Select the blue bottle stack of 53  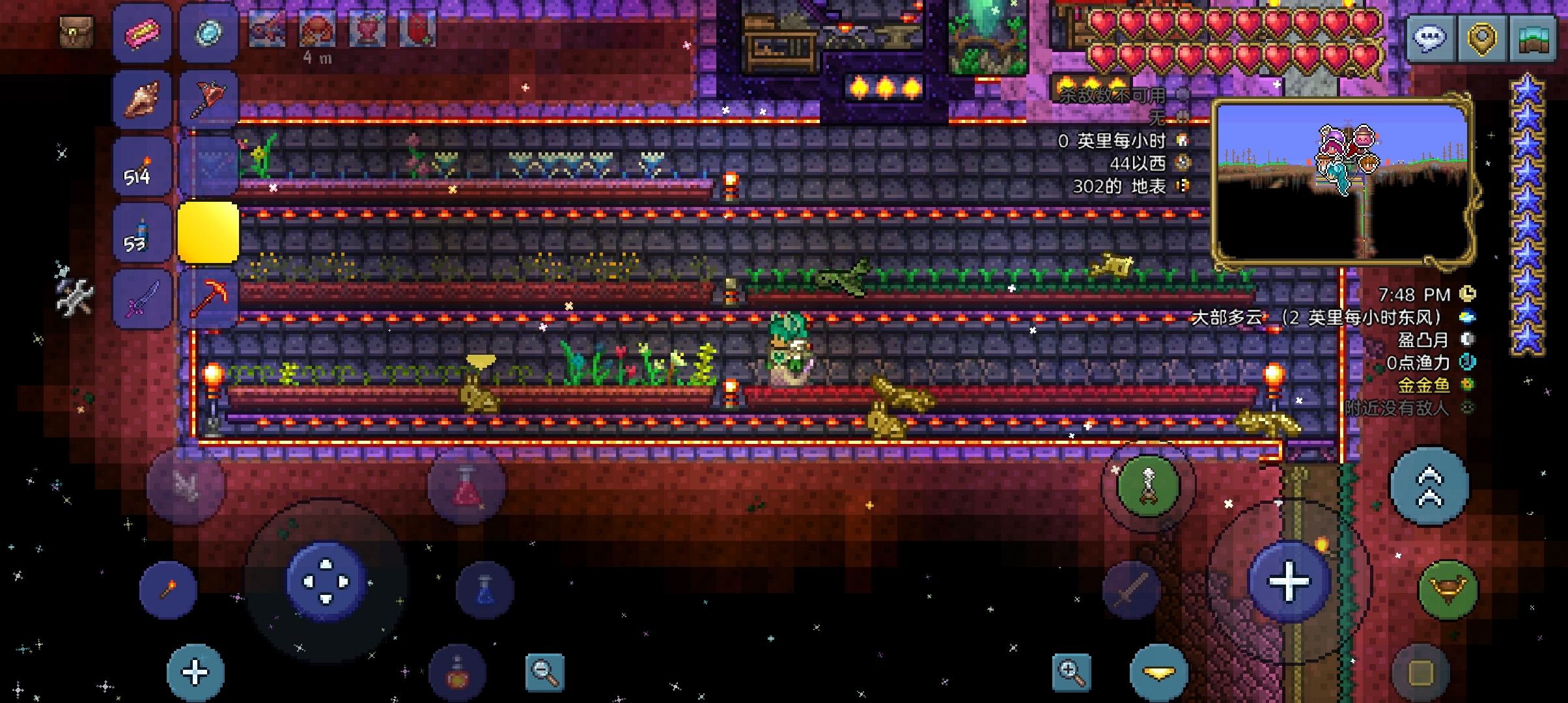click(142, 233)
